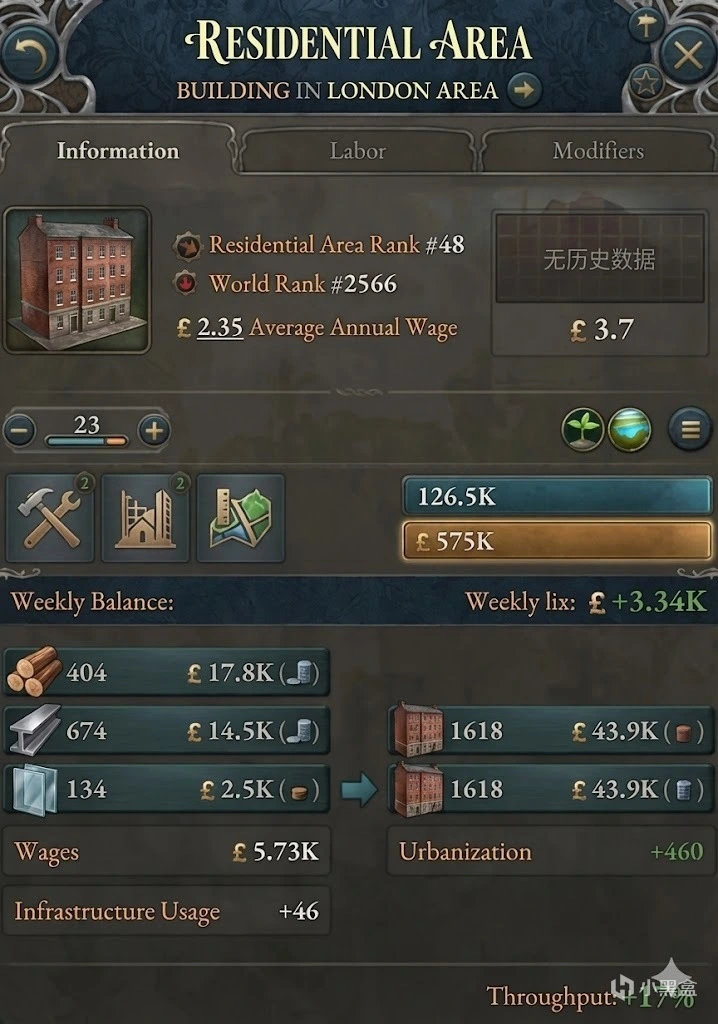Viewport: 718px width, 1024px height.
Task: Click the wood input goods row
Action: coord(166,672)
